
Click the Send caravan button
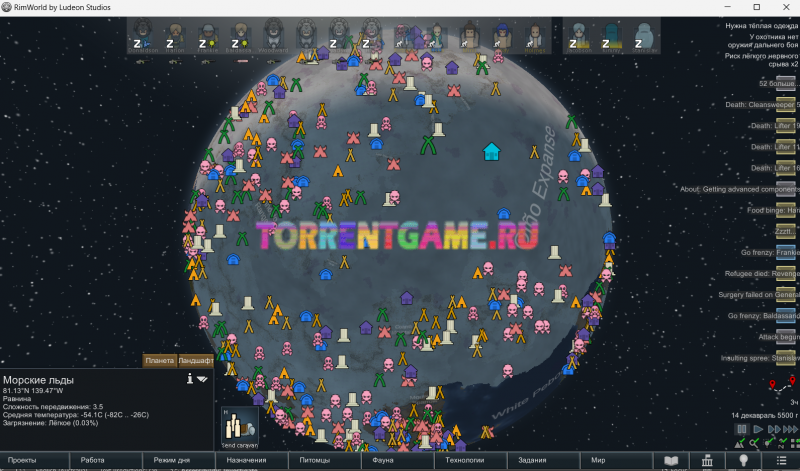tap(239, 425)
